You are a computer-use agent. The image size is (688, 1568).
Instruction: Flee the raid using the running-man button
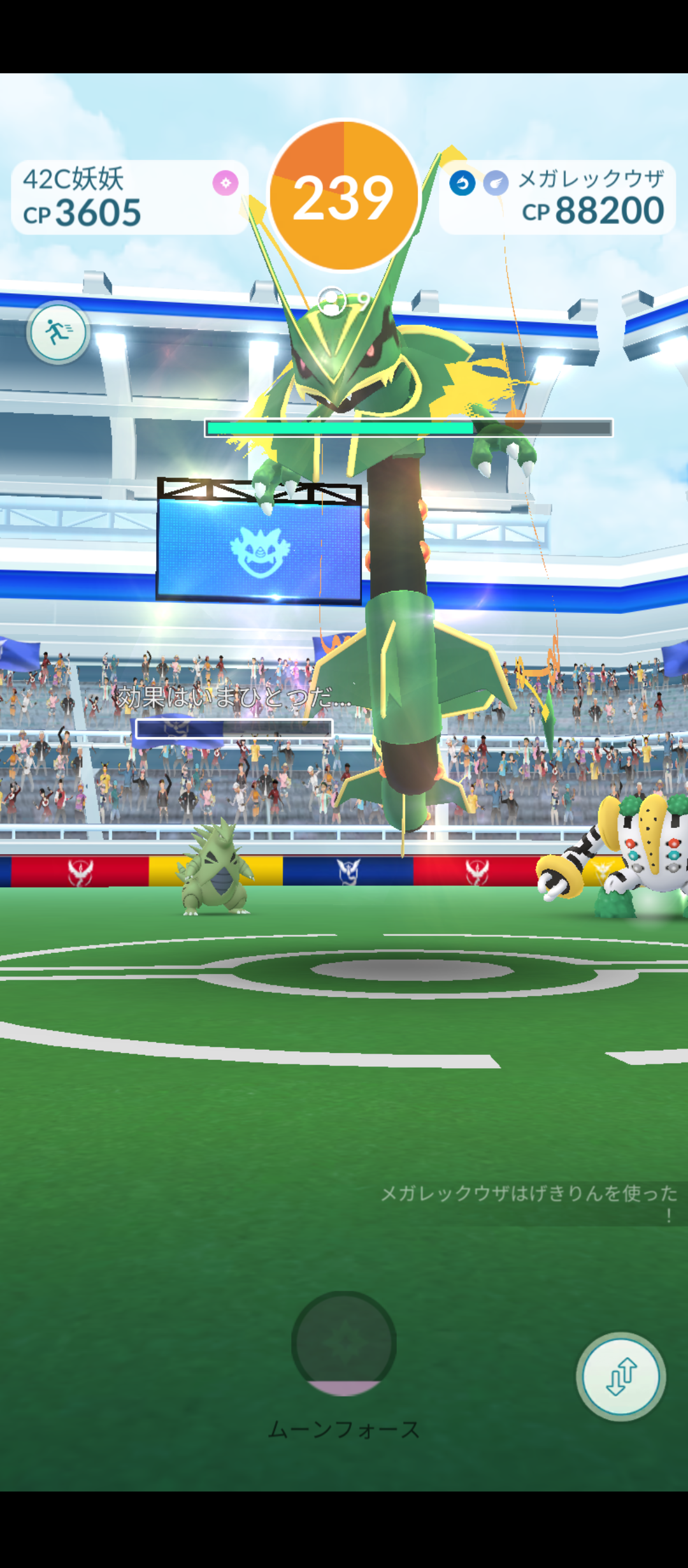pyautogui.click(x=58, y=332)
